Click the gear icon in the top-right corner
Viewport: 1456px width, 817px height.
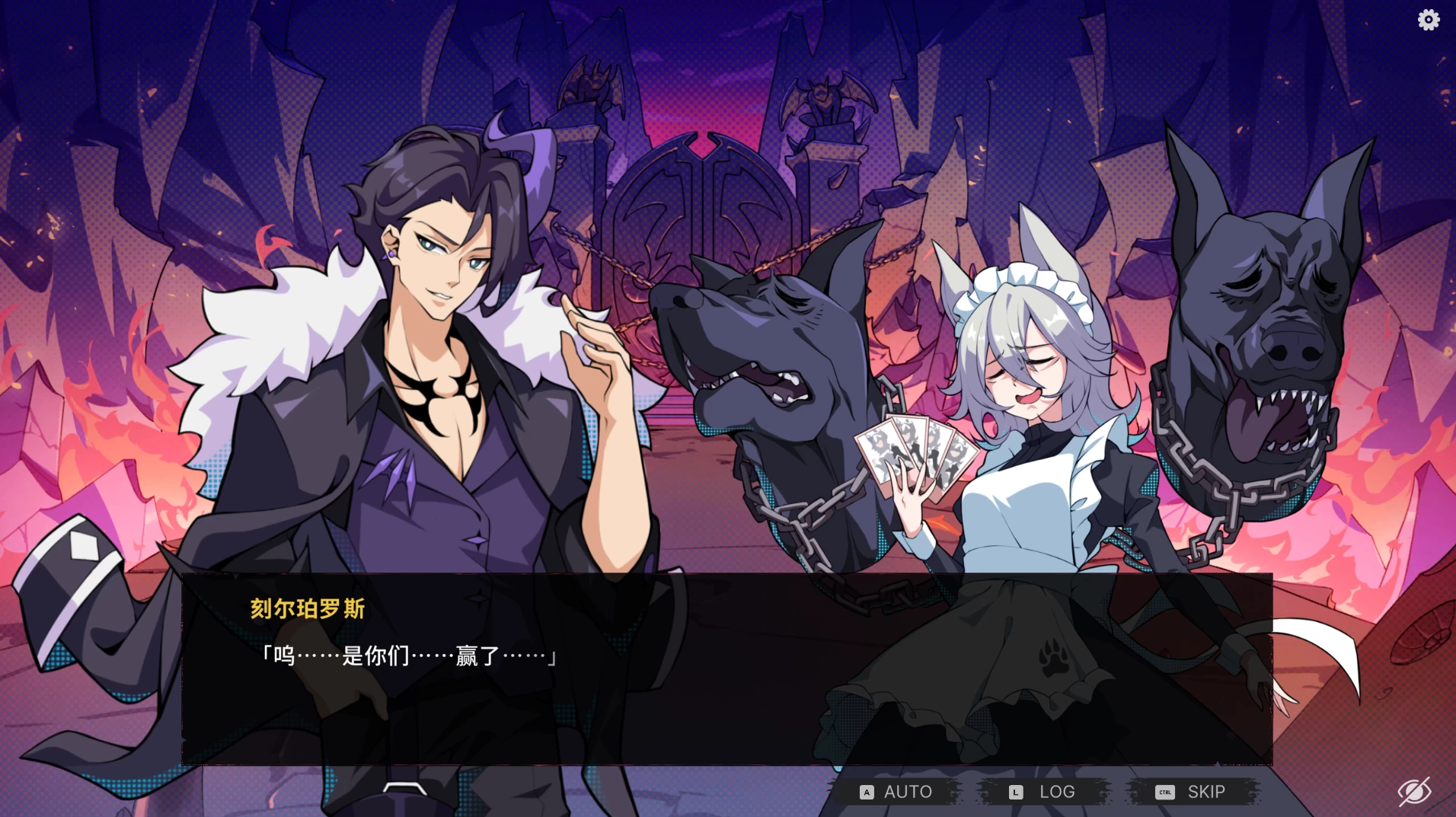point(1429,20)
